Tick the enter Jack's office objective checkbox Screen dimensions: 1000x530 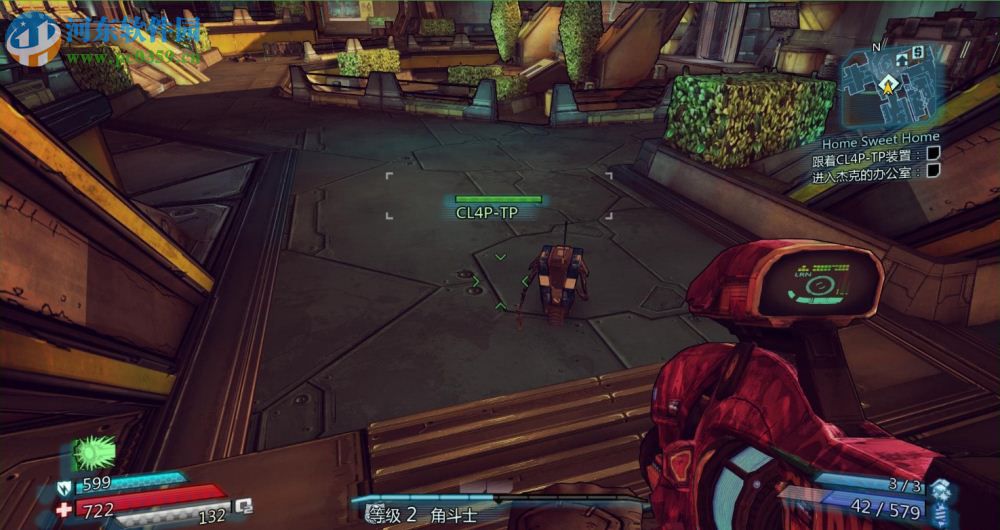[933, 171]
